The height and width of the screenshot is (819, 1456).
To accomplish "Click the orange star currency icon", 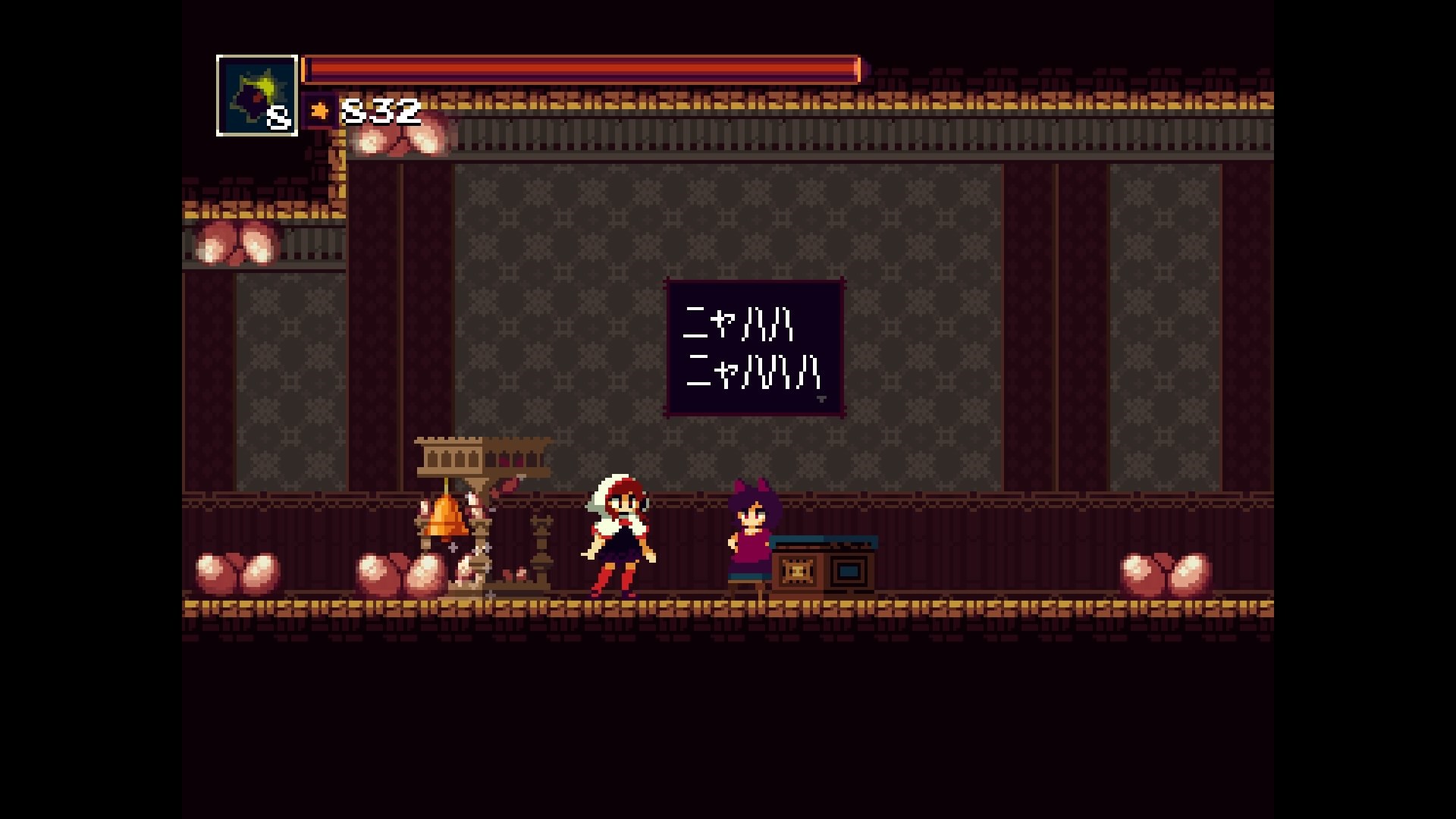I will coord(318,111).
